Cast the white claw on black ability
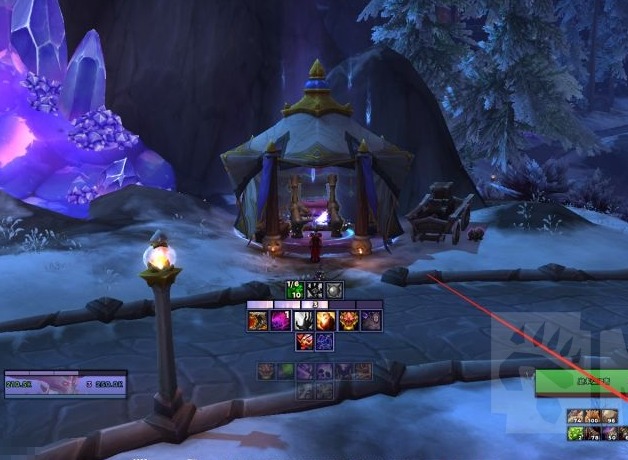 pos(303,321)
